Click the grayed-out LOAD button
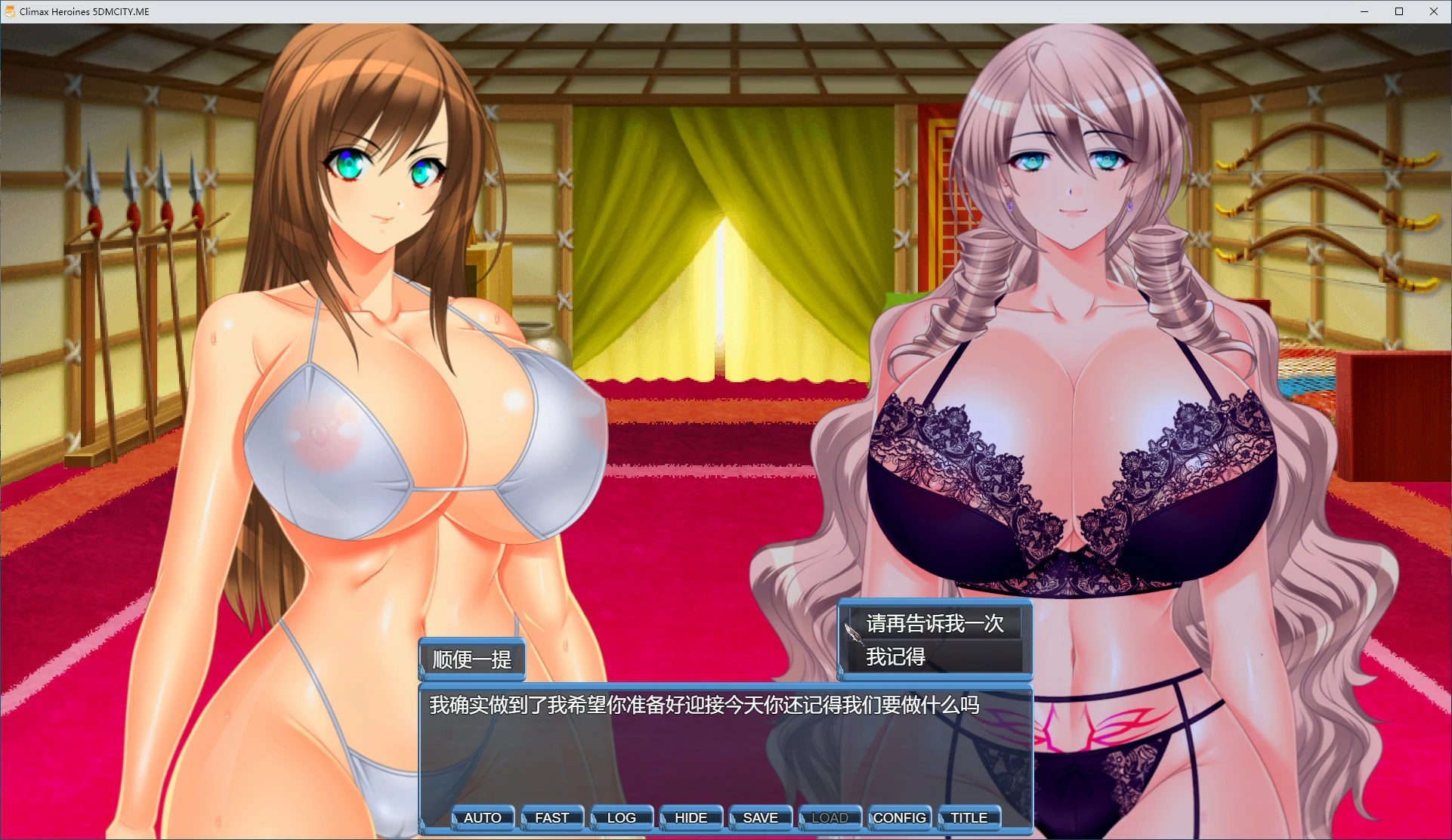Image resolution: width=1452 pixels, height=840 pixels. pos(829,817)
